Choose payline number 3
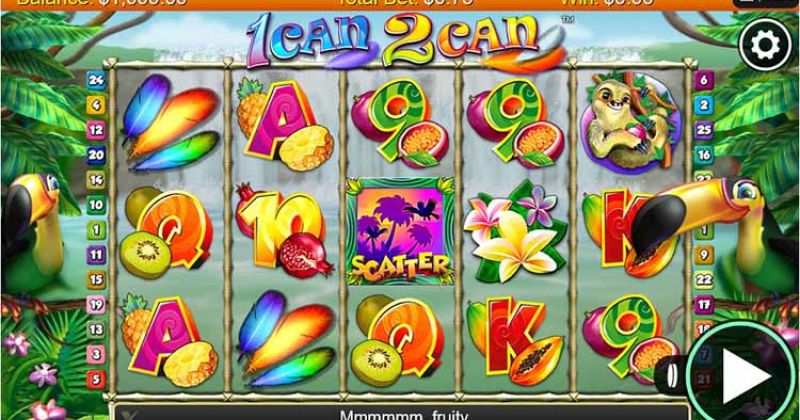The image size is (800, 420). pos(96,354)
